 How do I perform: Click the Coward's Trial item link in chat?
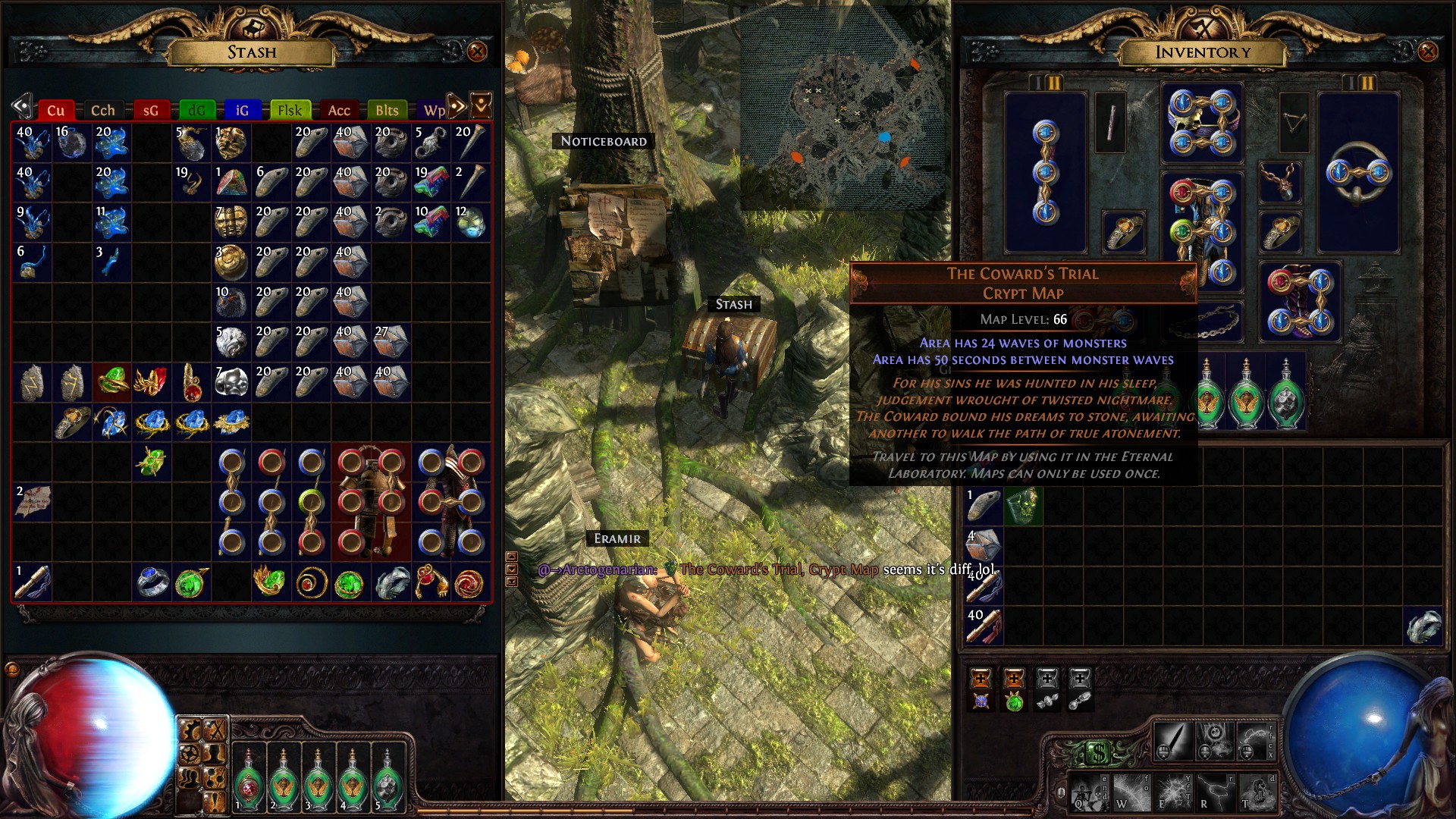(778, 570)
